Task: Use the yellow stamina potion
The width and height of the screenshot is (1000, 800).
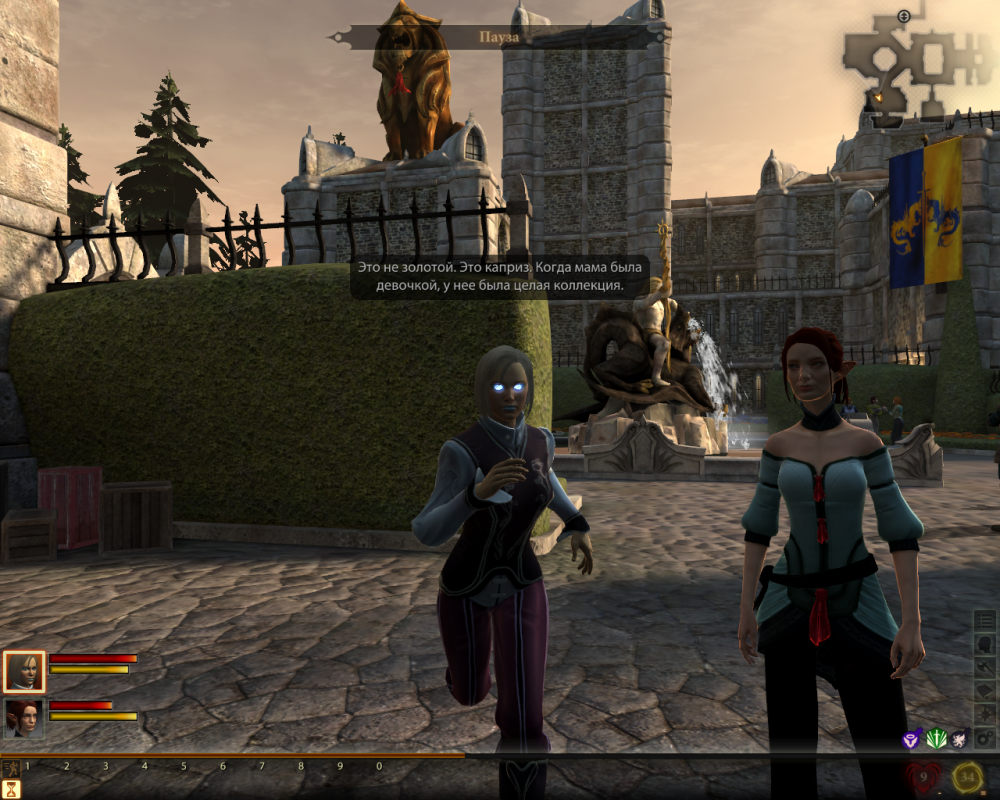Action: pyautogui.click(x=967, y=775)
